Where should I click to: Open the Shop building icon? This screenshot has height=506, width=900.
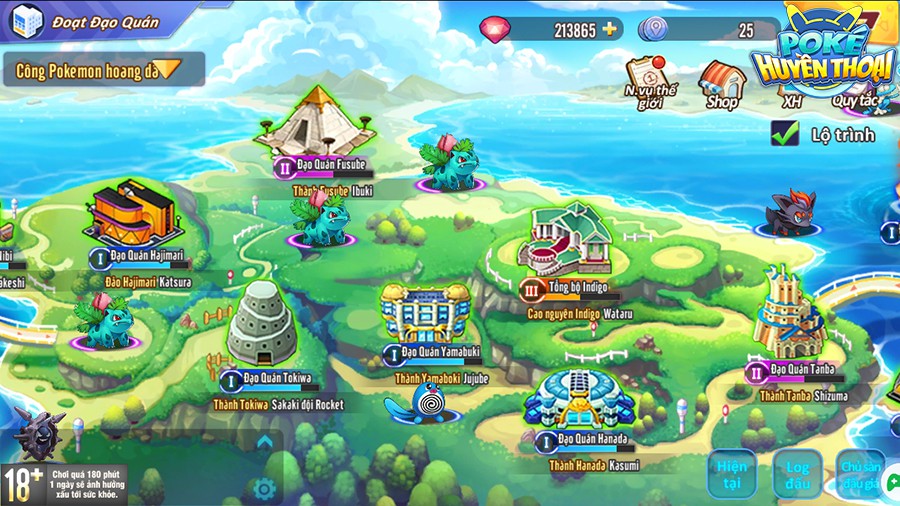click(x=722, y=84)
